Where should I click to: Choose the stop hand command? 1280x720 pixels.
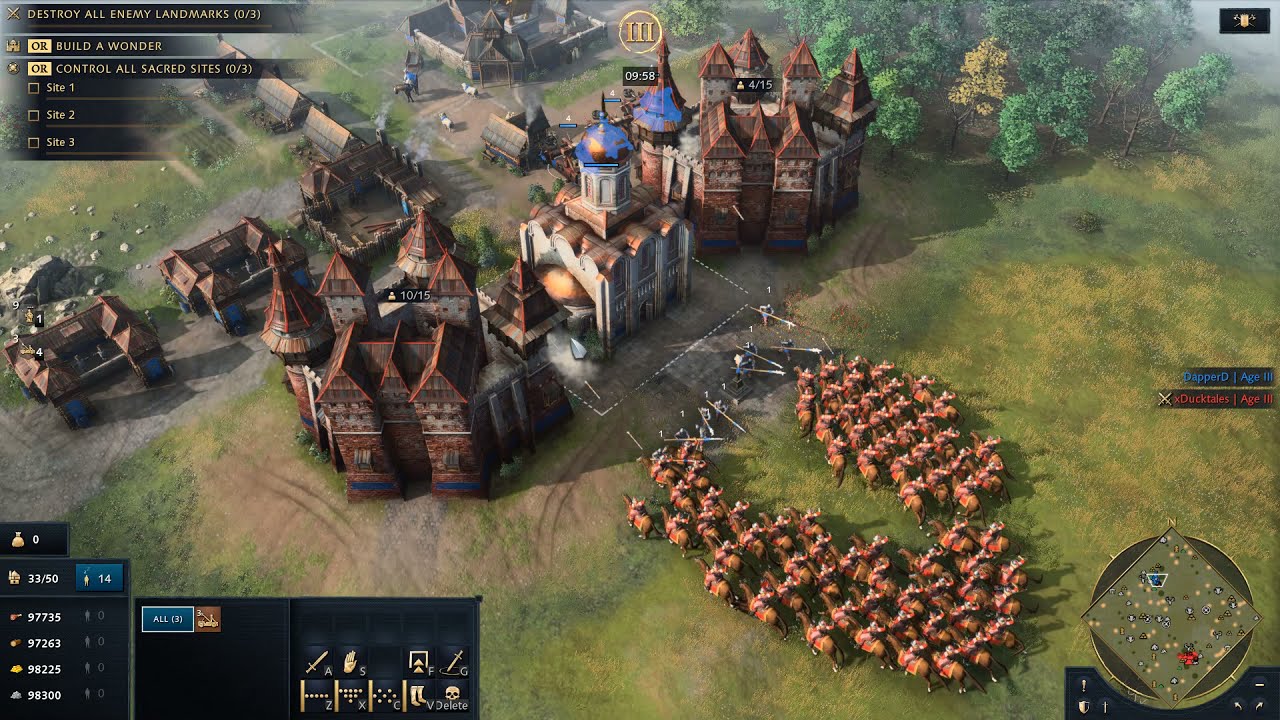click(352, 662)
